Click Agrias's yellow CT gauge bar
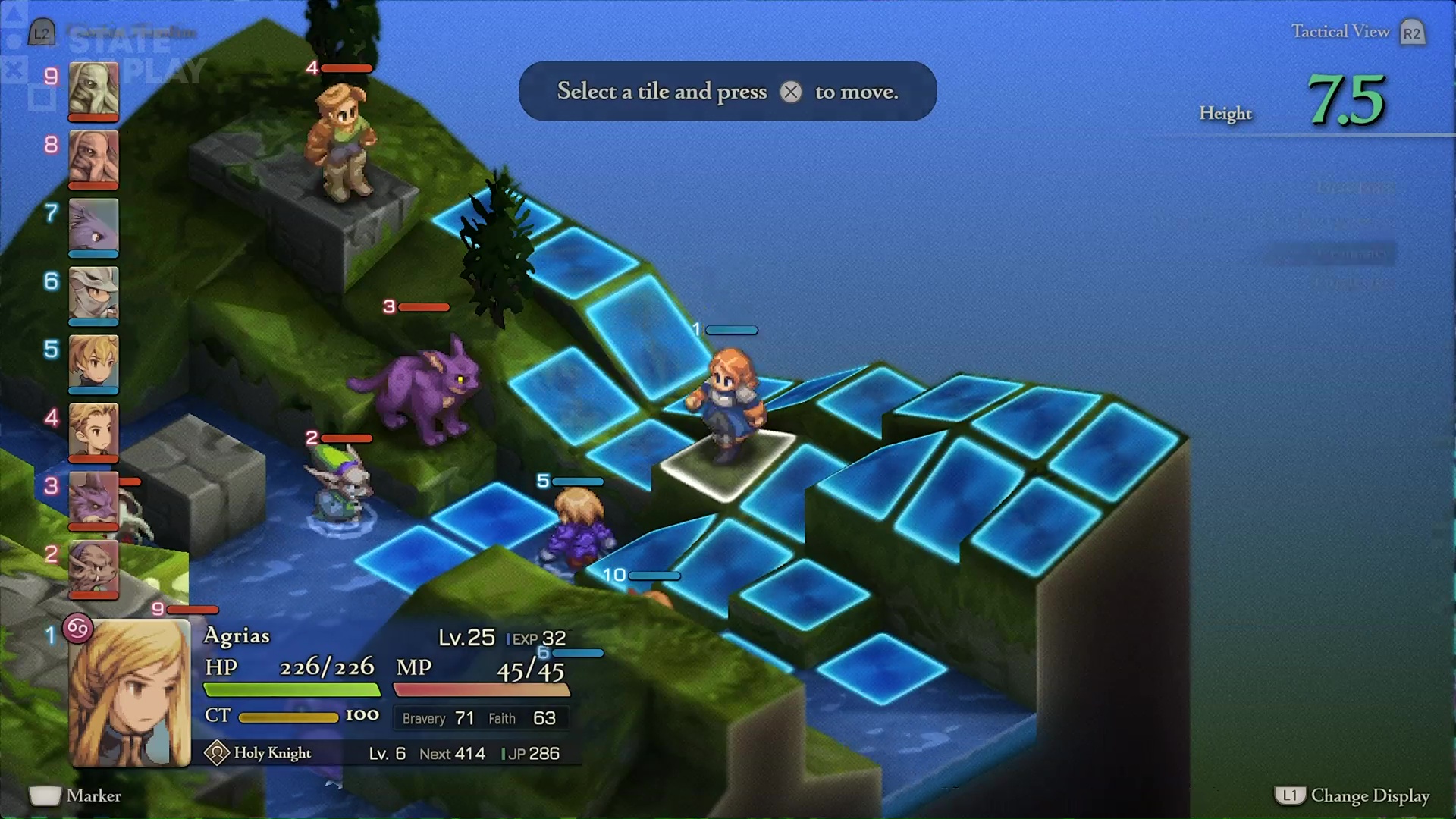Screen dimensions: 1456x819 point(288,715)
